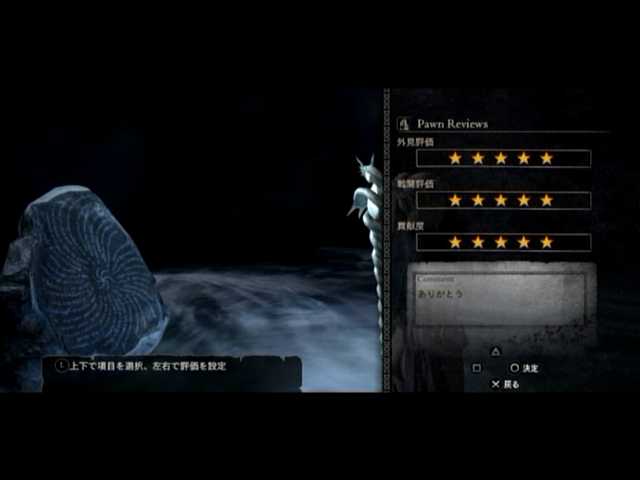The width and height of the screenshot is (640, 480).
Task: Select the 戦闘評価 battle star rating row
Action: click(x=503, y=200)
